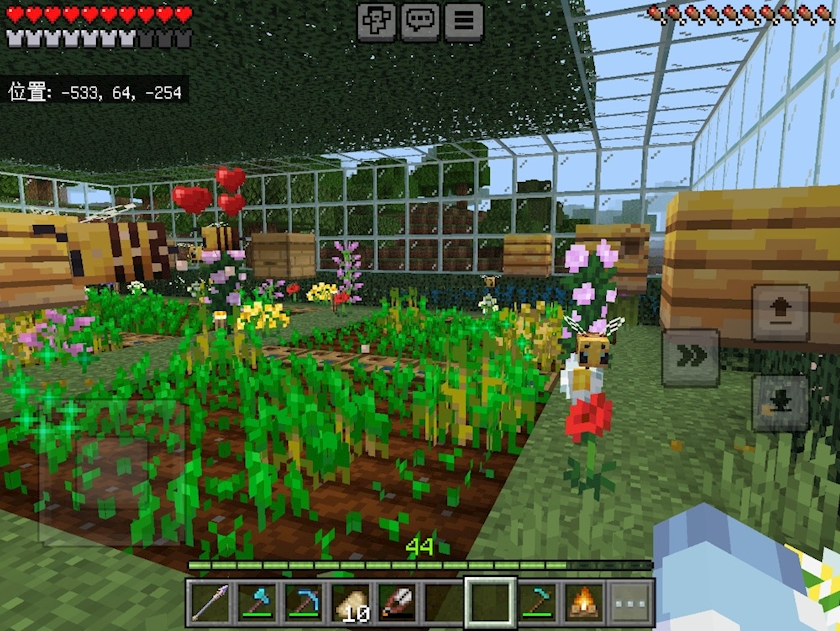Open the emote menu button
The image size is (840, 631).
click(x=376, y=21)
